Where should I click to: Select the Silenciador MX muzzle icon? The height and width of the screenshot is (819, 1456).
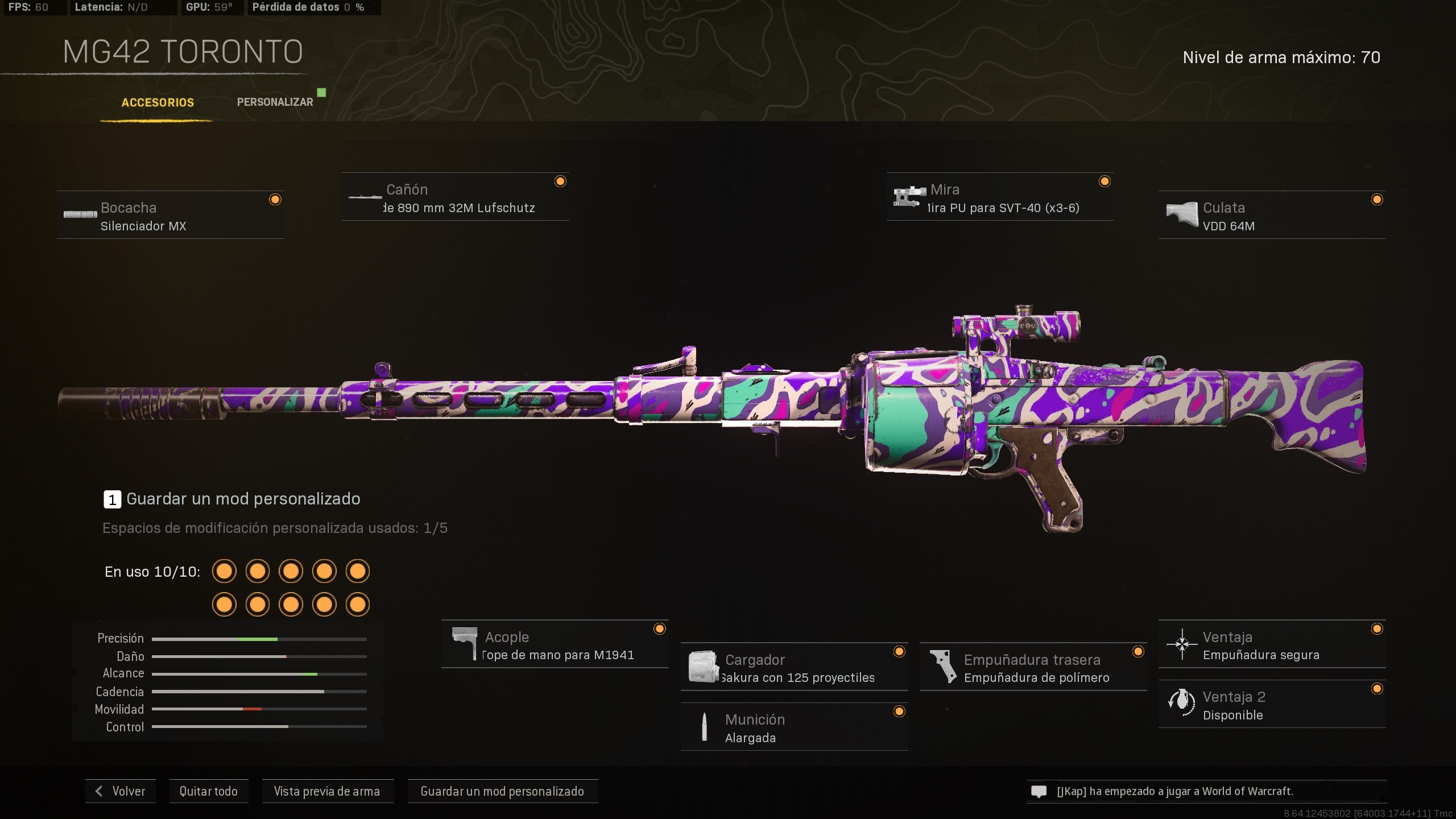79,216
